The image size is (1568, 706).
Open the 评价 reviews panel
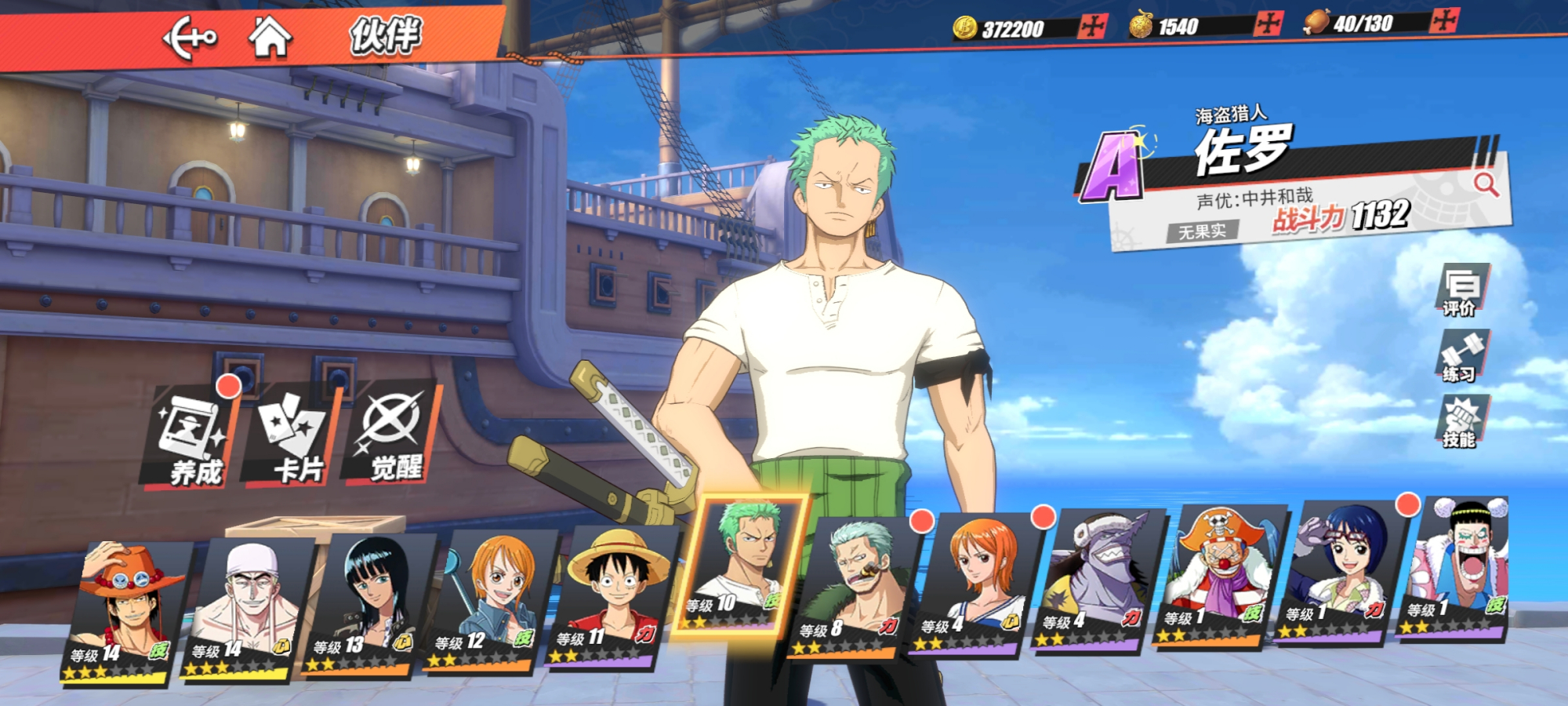point(1461,290)
